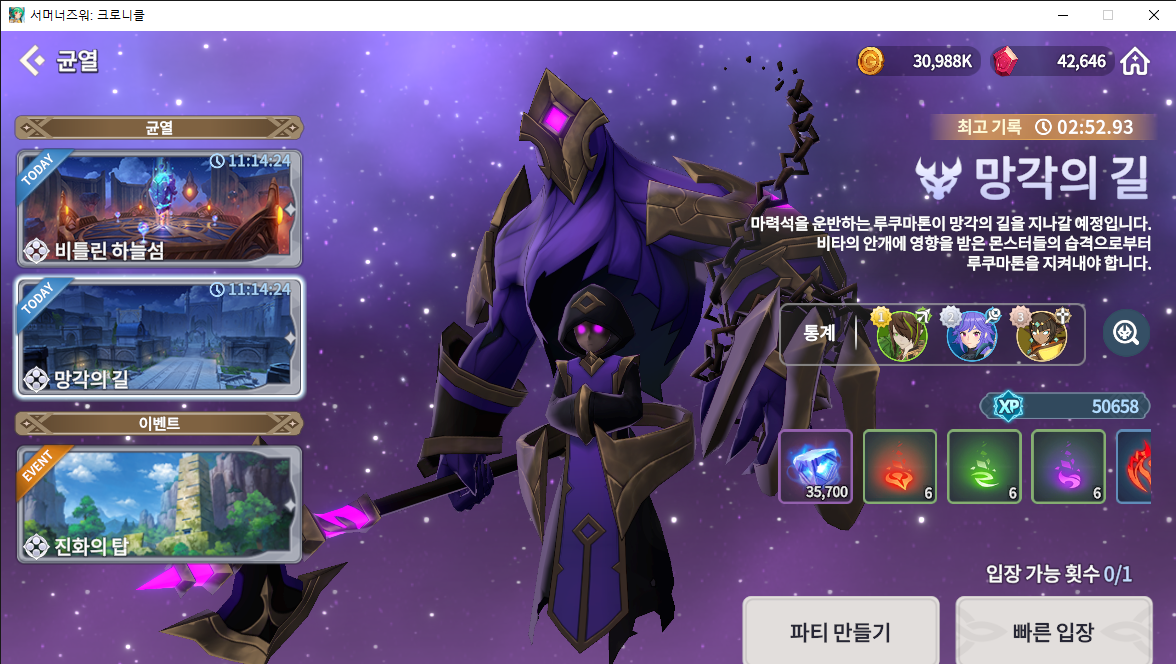
Task: Click the 파티 만들기 button
Action: [x=840, y=631]
